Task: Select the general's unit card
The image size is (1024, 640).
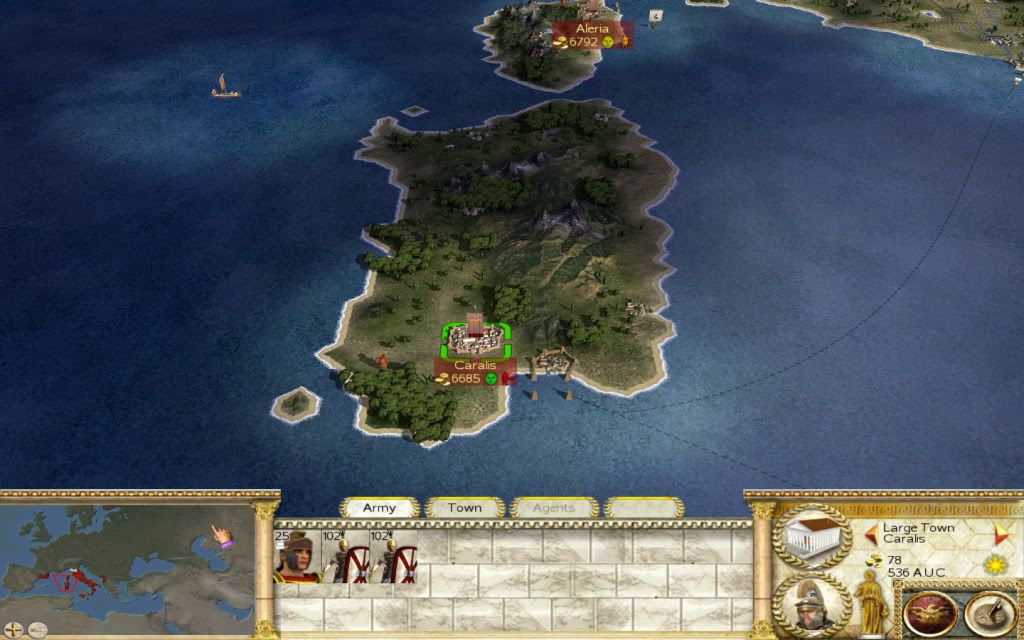Action: click(x=297, y=558)
